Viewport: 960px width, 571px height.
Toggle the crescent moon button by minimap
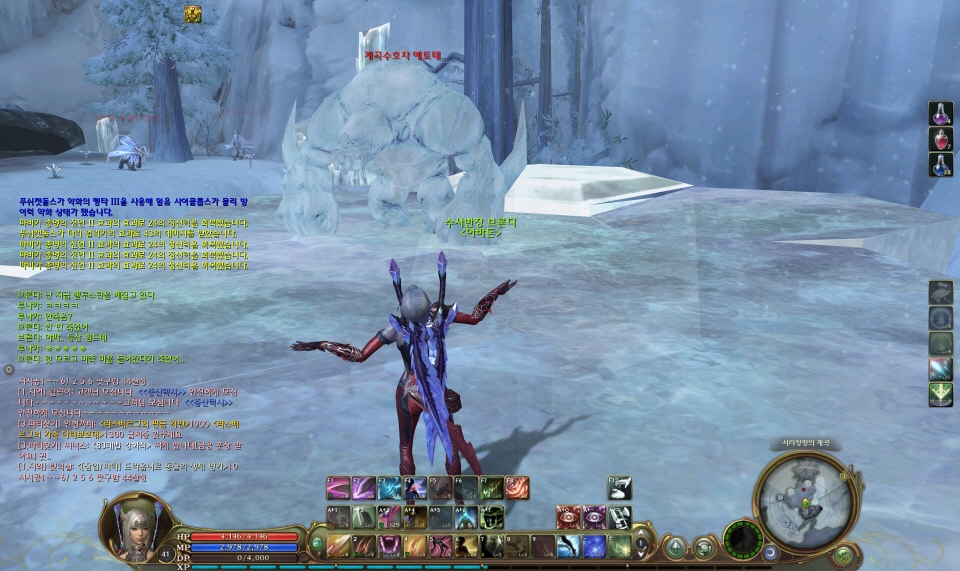pos(770,552)
